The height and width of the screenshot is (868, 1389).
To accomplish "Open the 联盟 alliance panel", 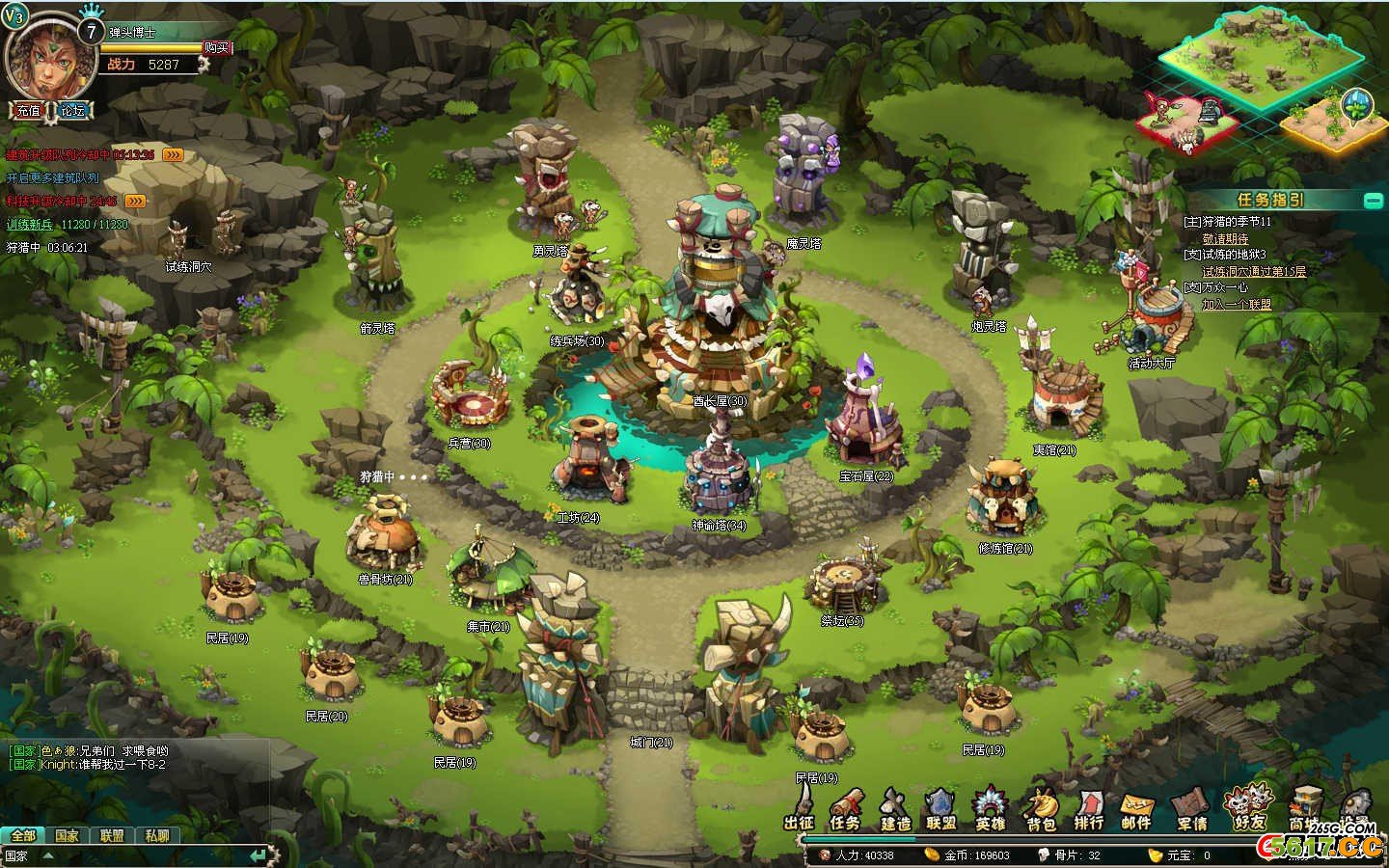I will tap(941, 808).
